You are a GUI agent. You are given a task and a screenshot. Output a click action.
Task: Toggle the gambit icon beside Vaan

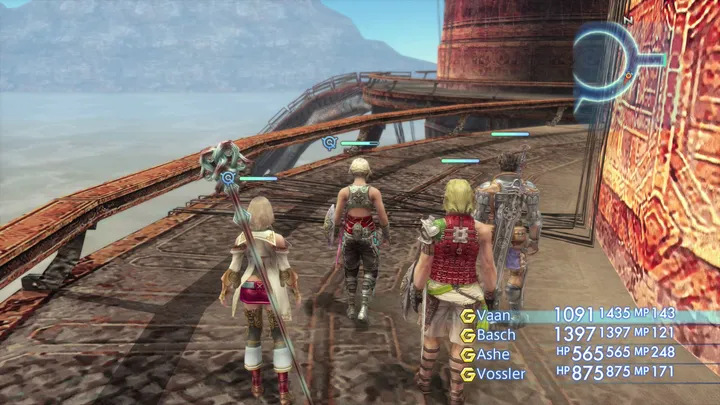(x=467, y=315)
